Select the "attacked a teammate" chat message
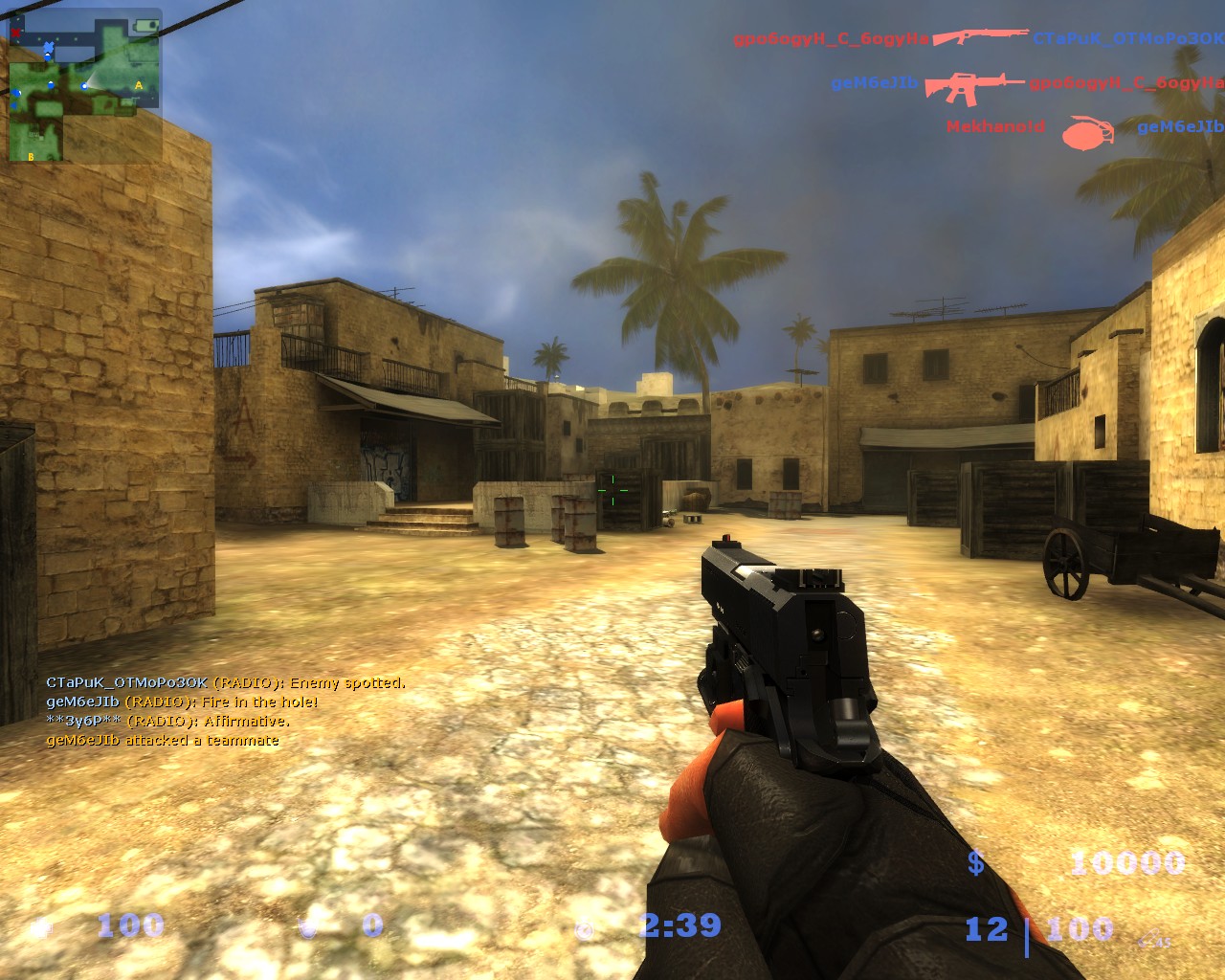This screenshot has height=980, width=1225. pyautogui.click(x=163, y=741)
